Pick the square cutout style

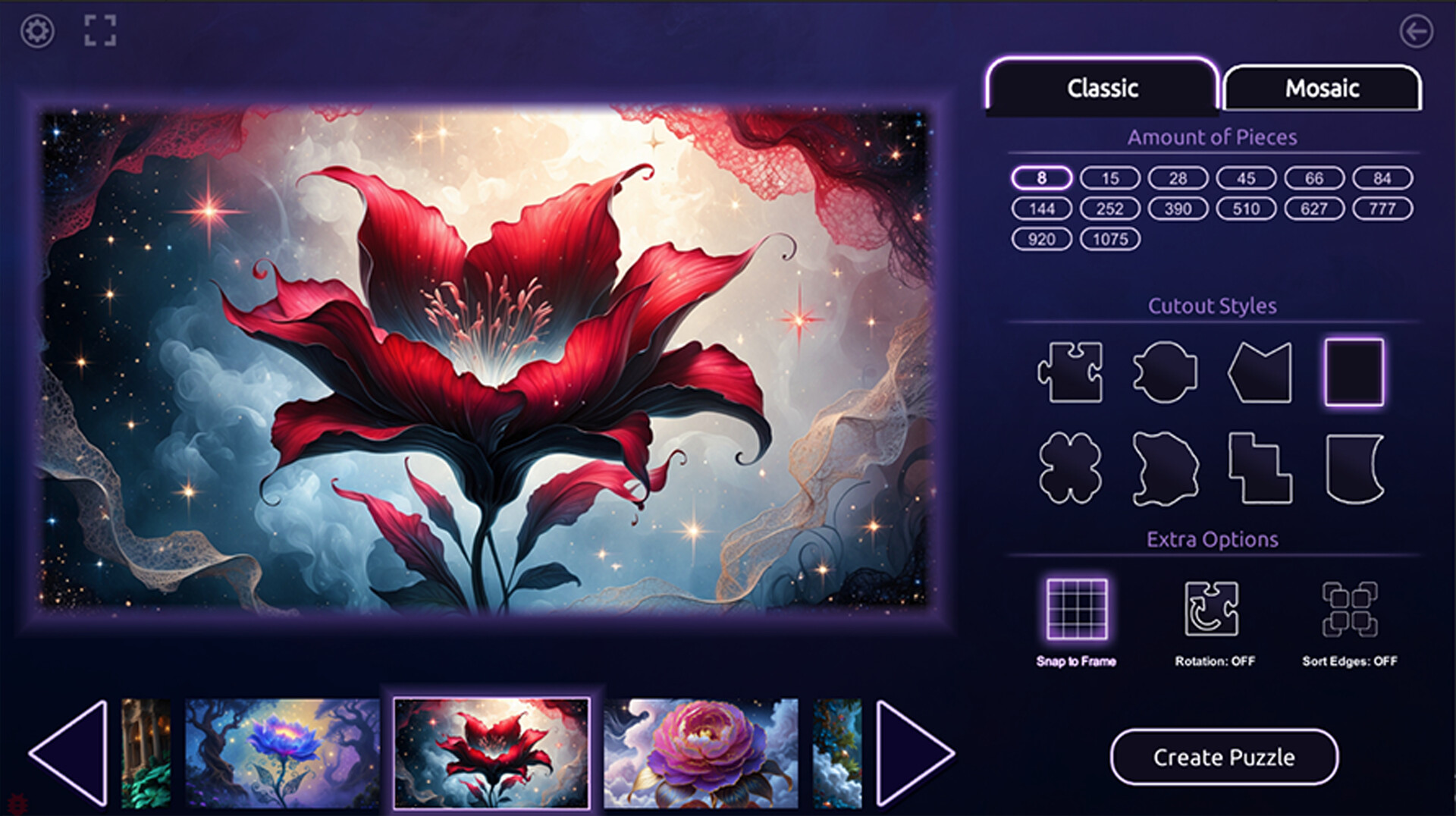[1356, 373]
